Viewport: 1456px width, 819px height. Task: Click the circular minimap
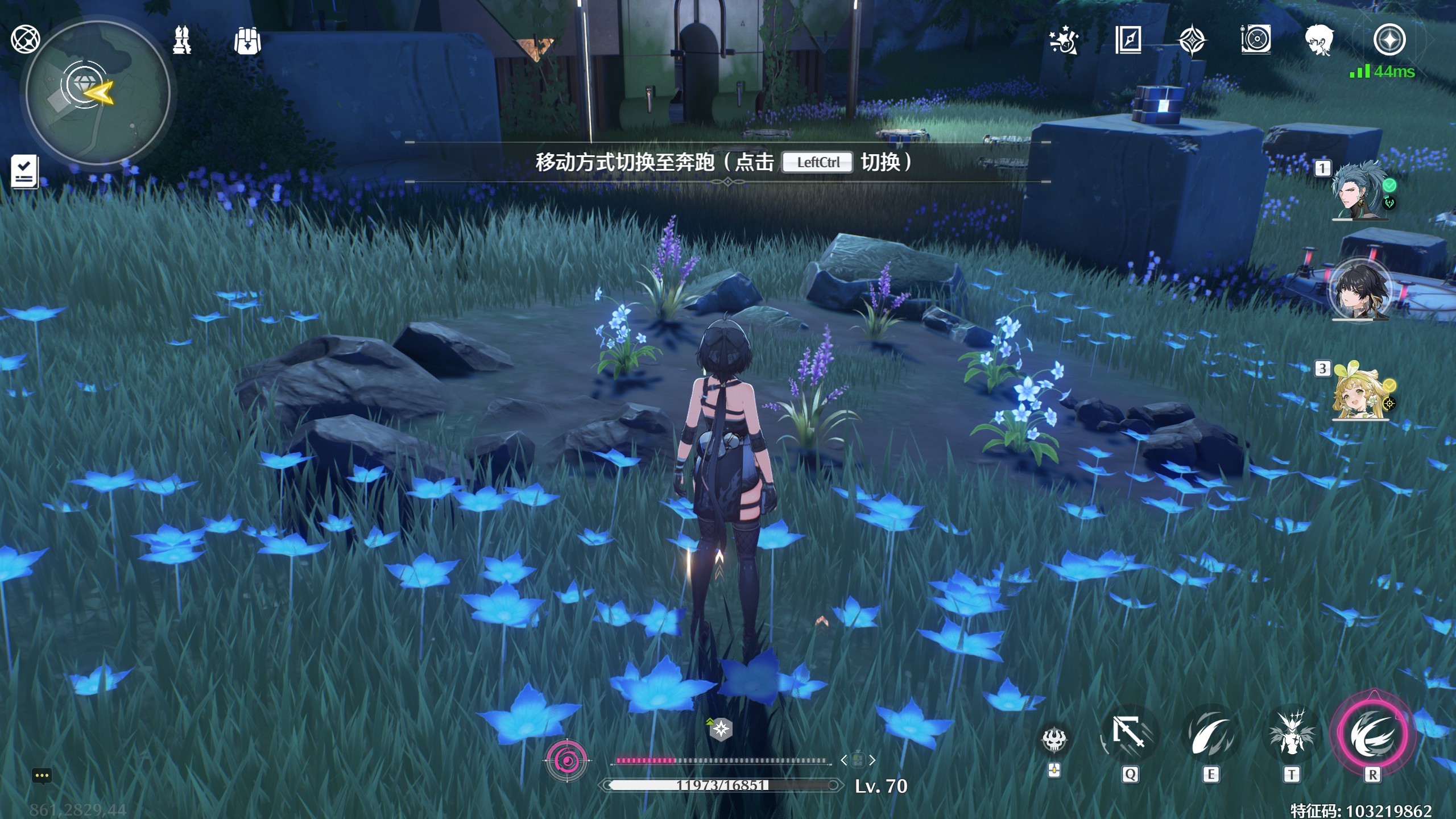click(x=98, y=93)
